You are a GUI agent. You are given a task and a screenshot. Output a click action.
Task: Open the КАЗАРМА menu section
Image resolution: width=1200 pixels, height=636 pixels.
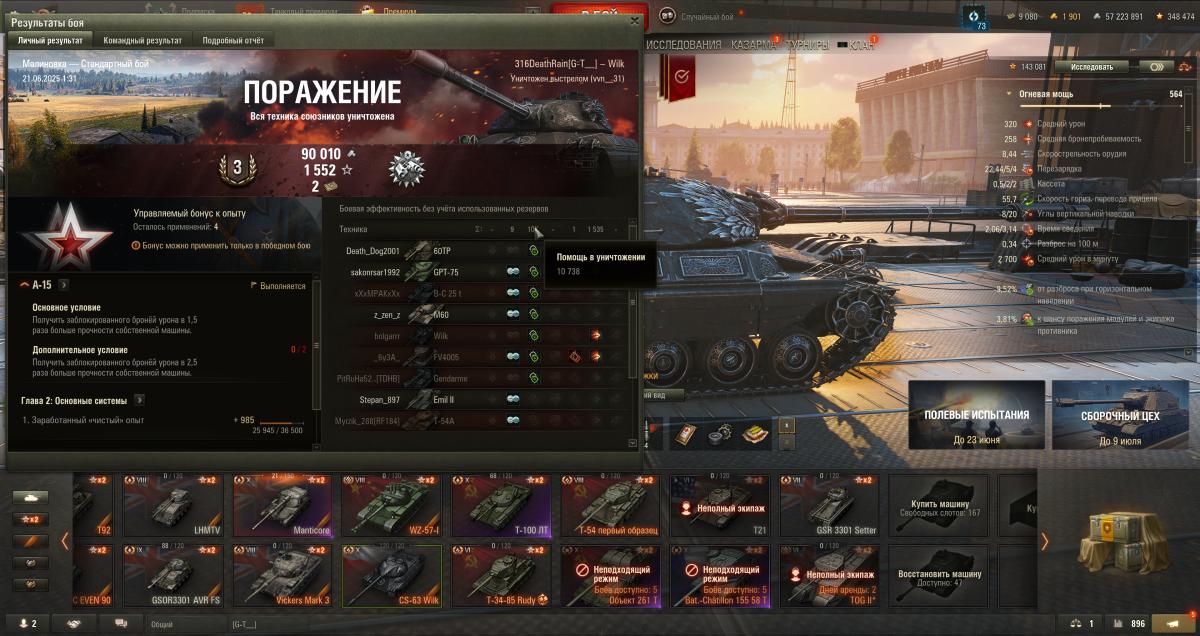pos(751,45)
